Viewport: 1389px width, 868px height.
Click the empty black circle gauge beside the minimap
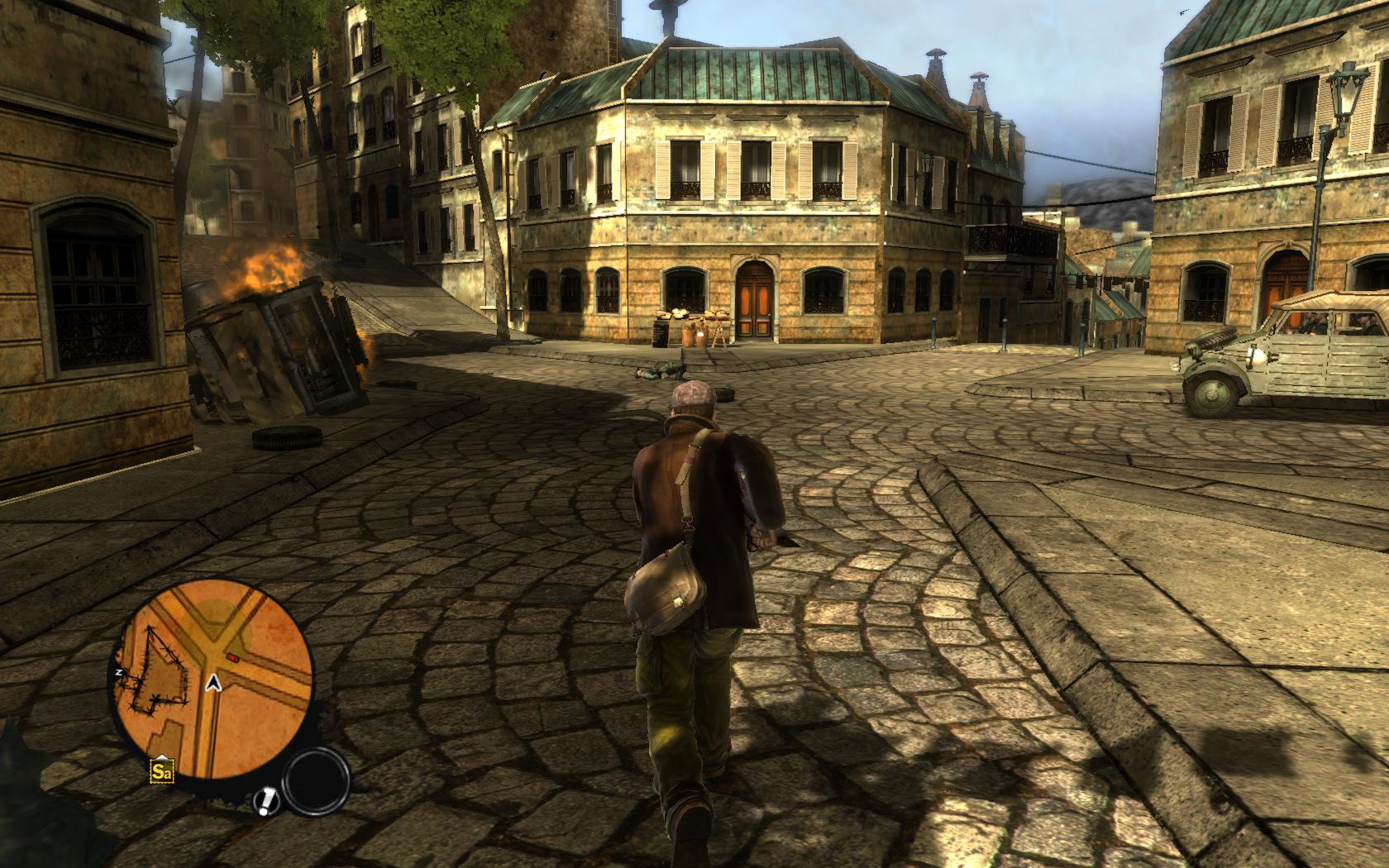317,784
